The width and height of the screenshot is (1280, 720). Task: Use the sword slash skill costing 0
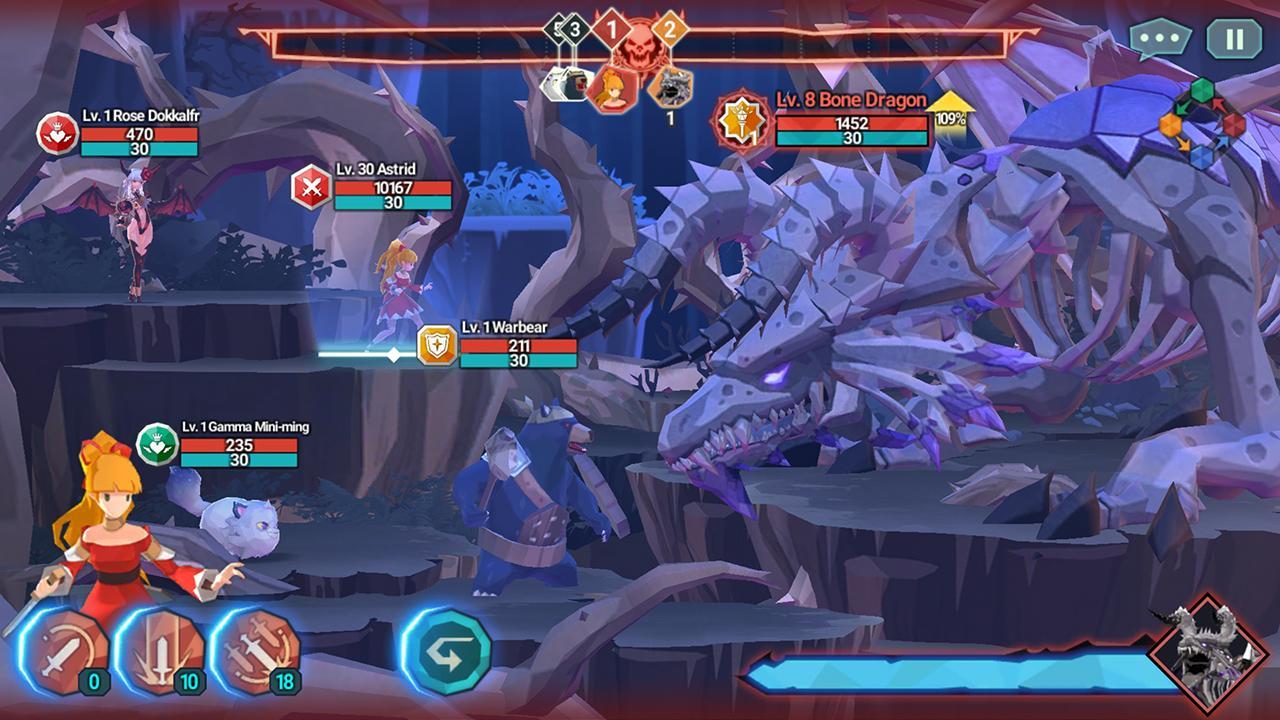click(66, 652)
